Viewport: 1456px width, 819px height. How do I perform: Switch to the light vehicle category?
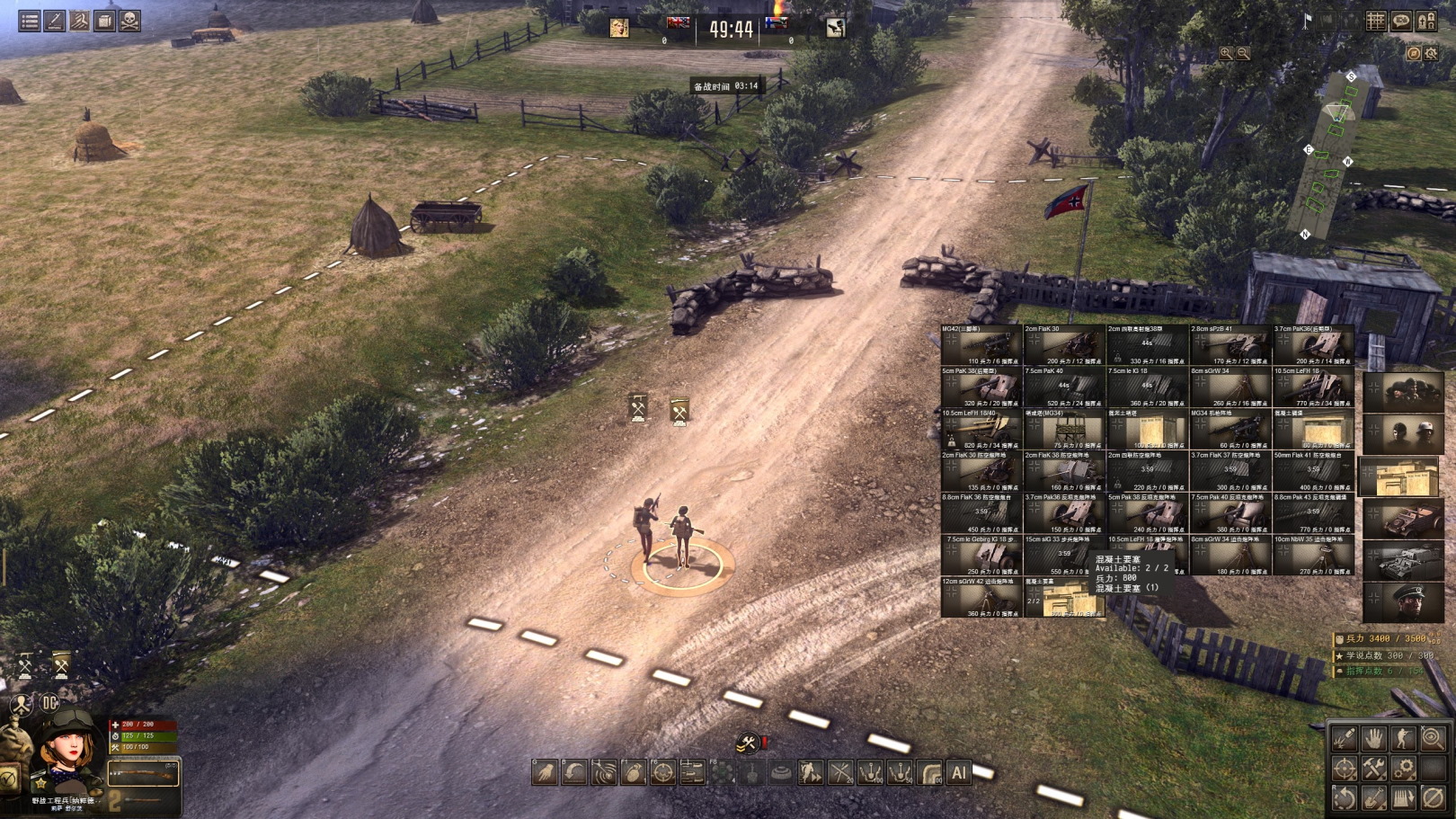1403,519
